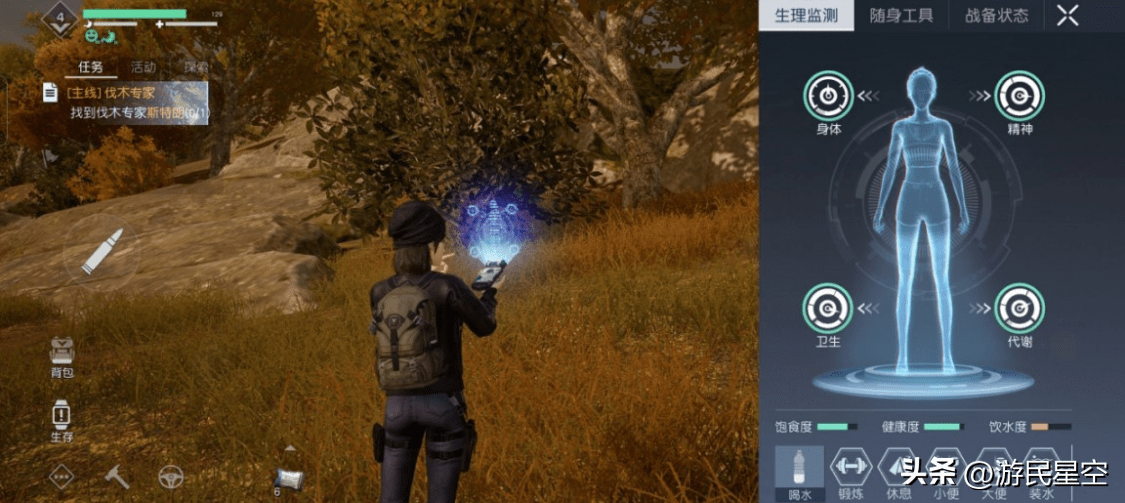
Task: Open the 精神 mental status gauge
Action: [1020, 97]
